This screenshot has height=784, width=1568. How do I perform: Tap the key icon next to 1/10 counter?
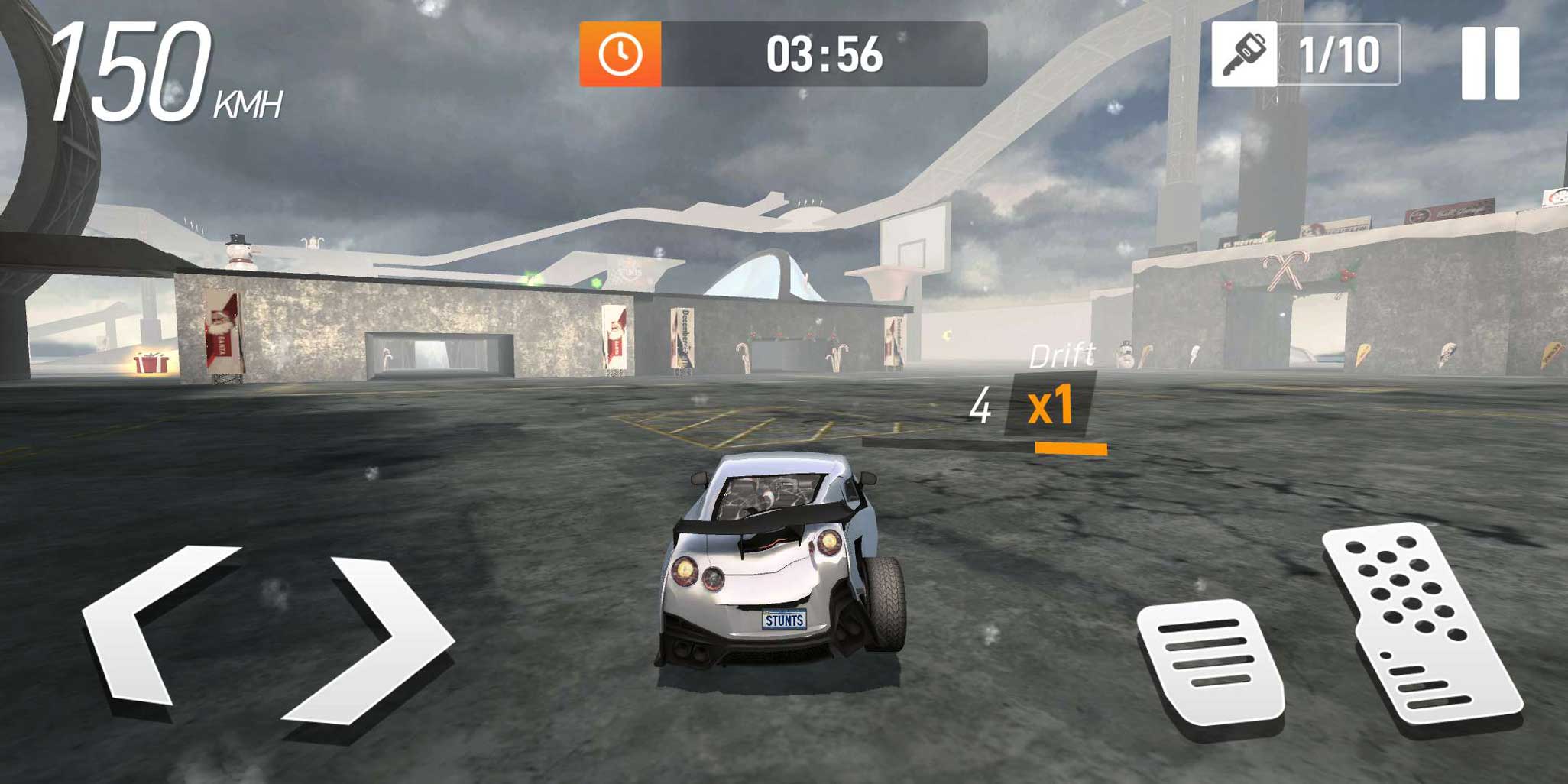1247,54
